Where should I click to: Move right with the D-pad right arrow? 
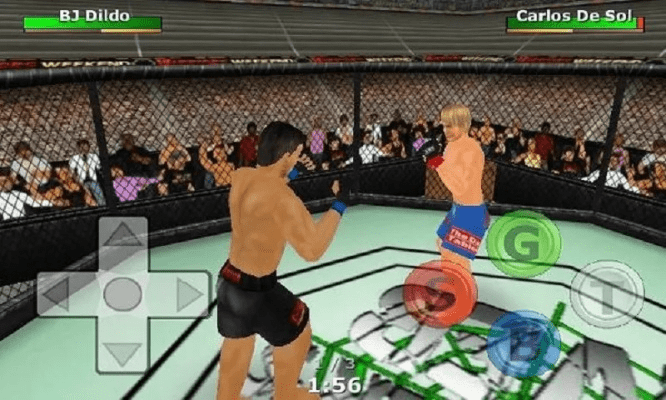click(189, 294)
